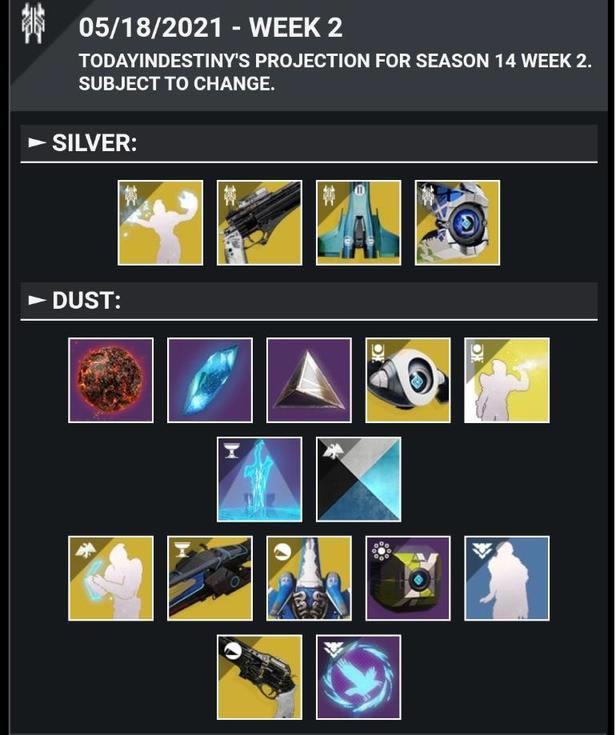This screenshot has width=616, height=735.
Task: Choose the black, white and blue shader
Action: coord(358,479)
